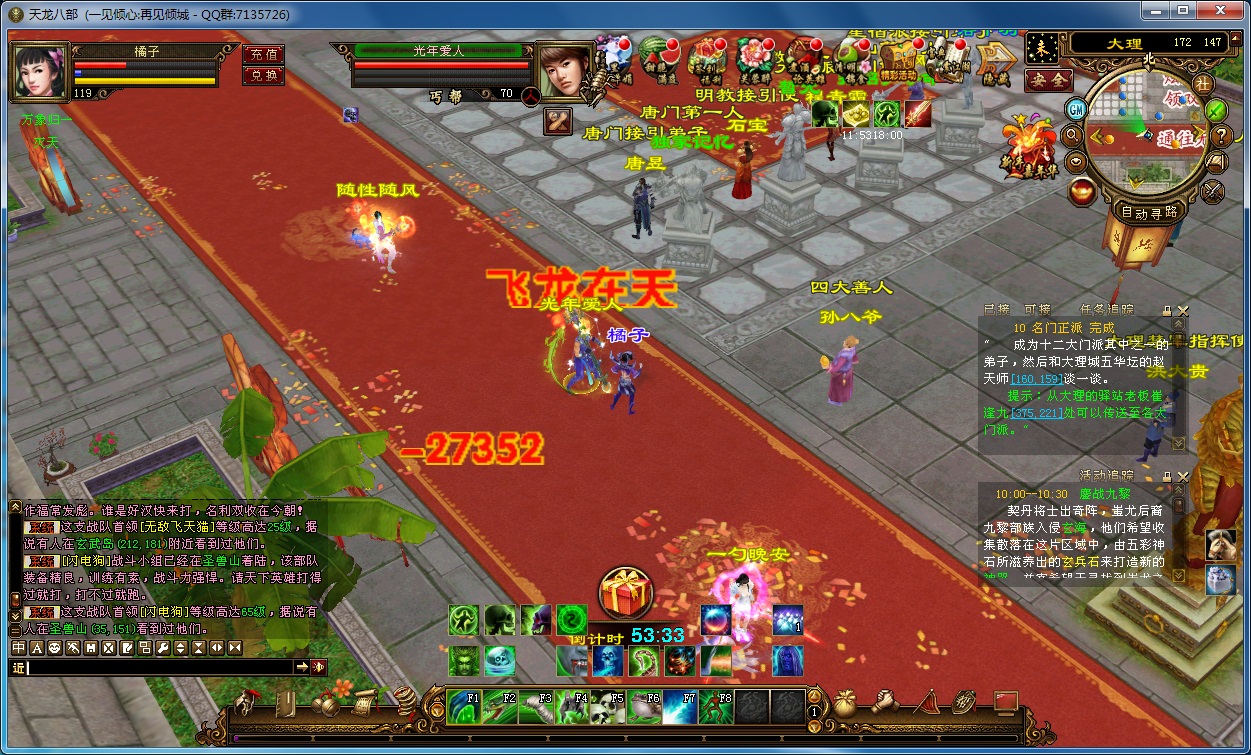Open the question mark help button
Image resolution: width=1251 pixels, height=755 pixels.
pos(1221,135)
